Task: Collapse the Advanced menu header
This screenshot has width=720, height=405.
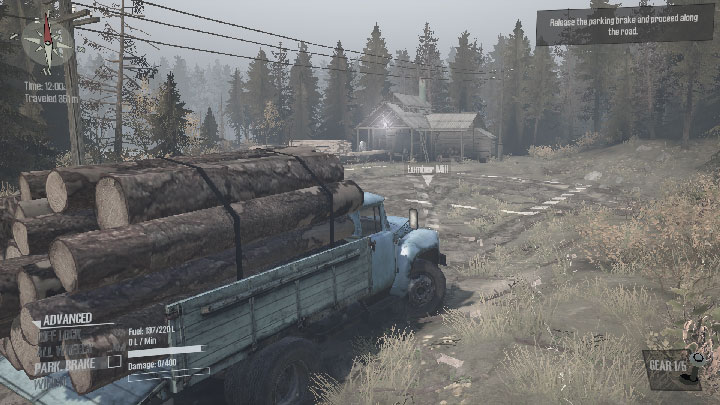Action: (x=58, y=318)
